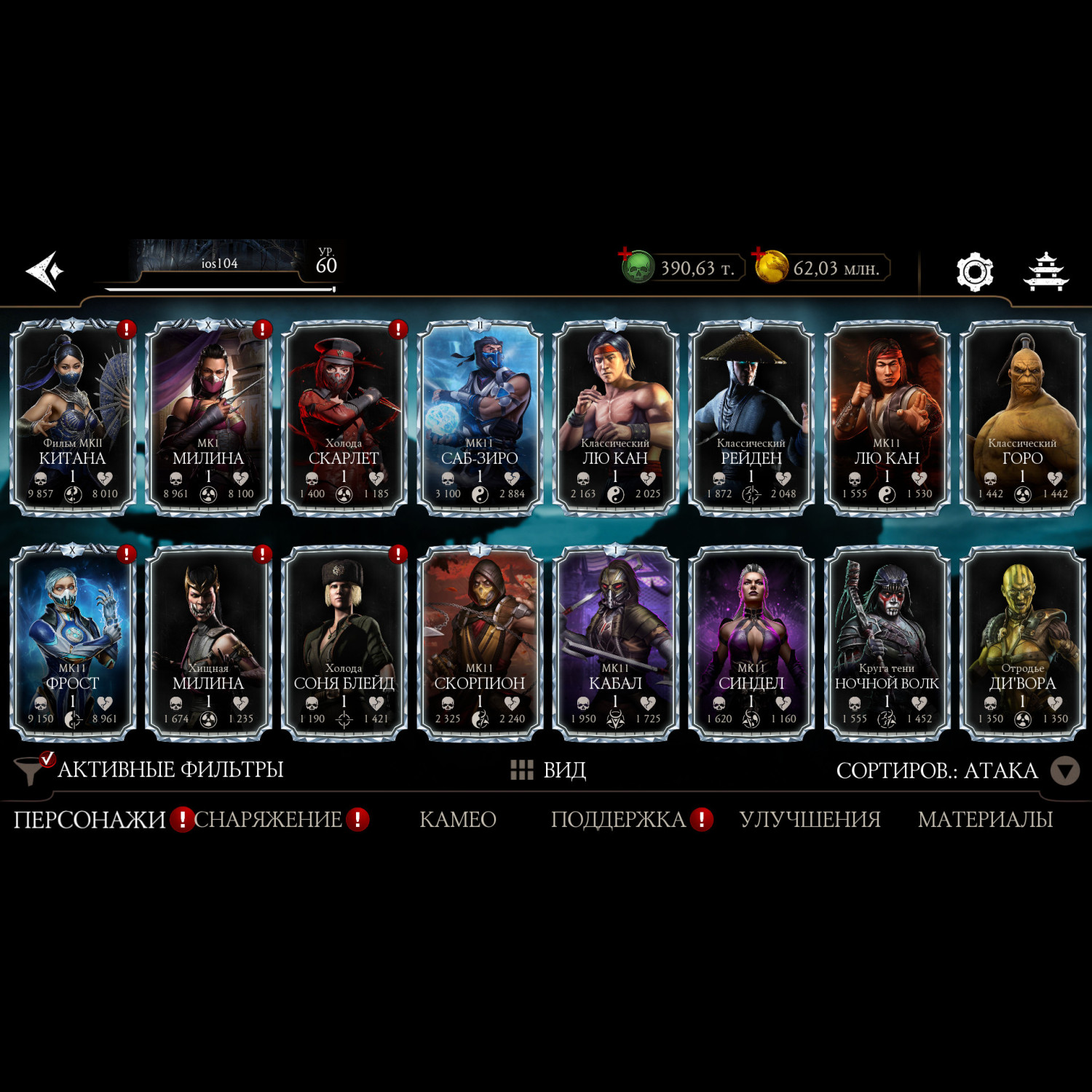Change the grid layout with Вид

(x=548, y=769)
